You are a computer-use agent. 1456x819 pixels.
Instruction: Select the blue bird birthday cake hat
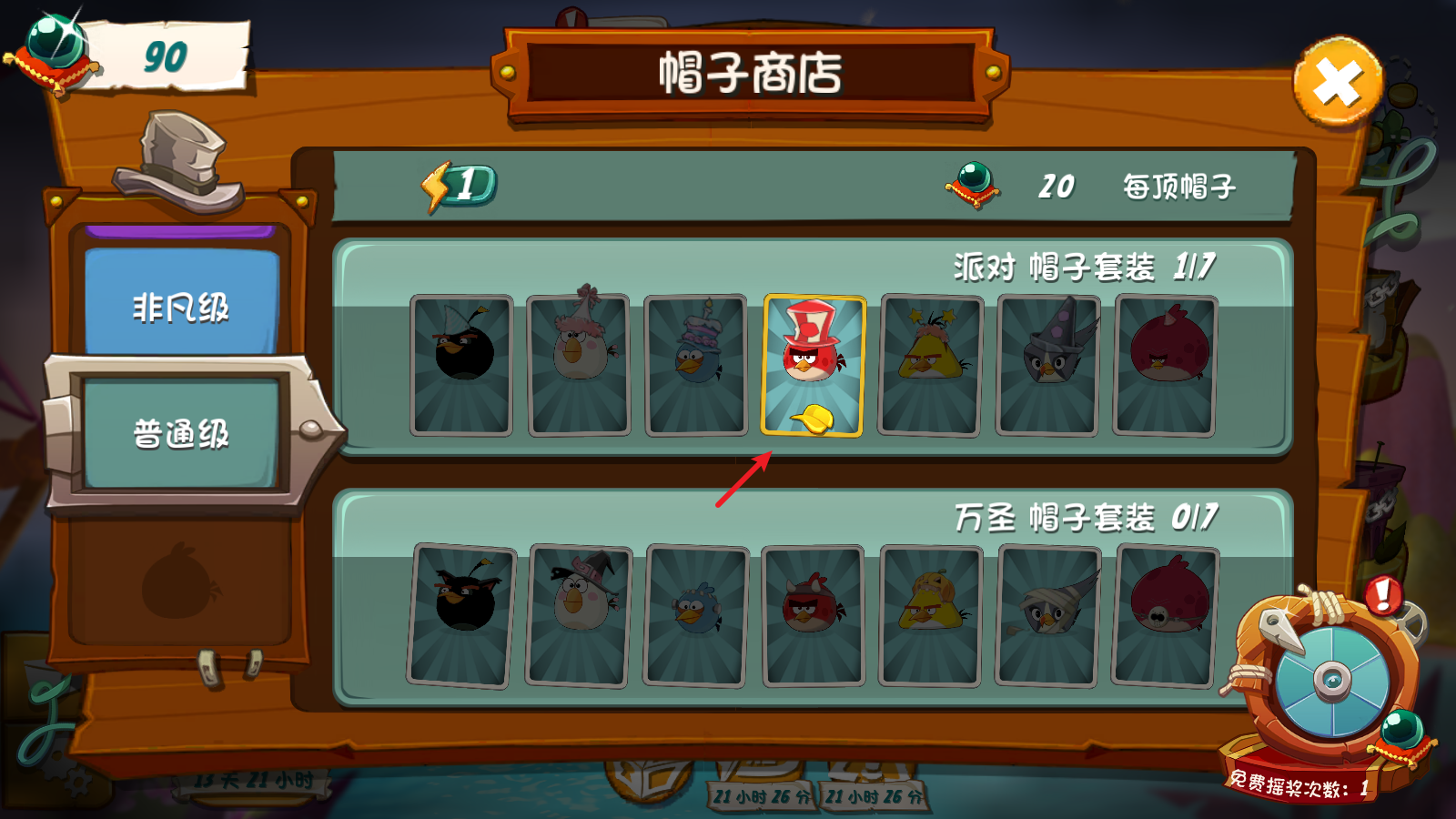click(696, 364)
